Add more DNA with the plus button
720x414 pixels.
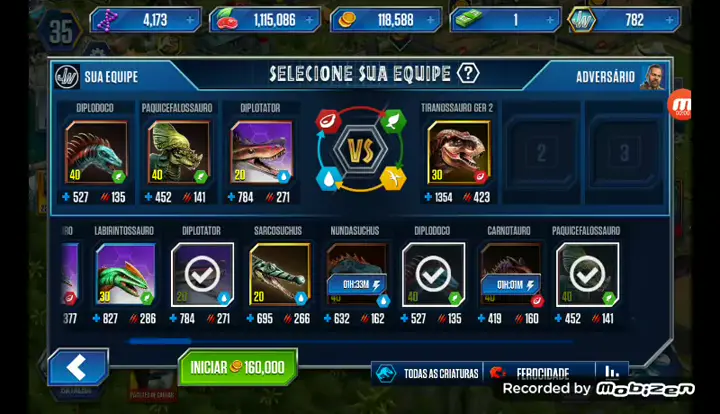click(190, 19)
